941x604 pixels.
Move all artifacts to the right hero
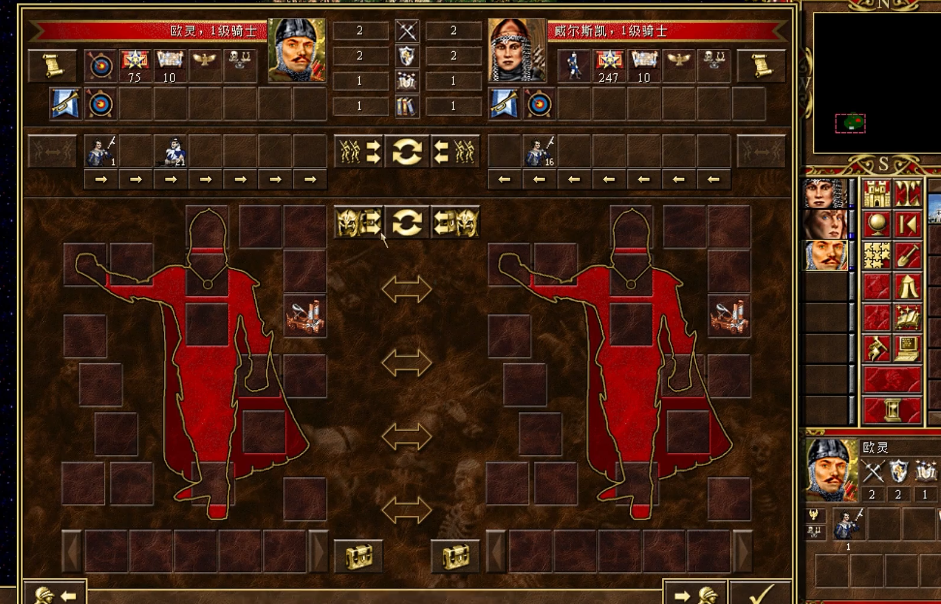pos(359,222)
